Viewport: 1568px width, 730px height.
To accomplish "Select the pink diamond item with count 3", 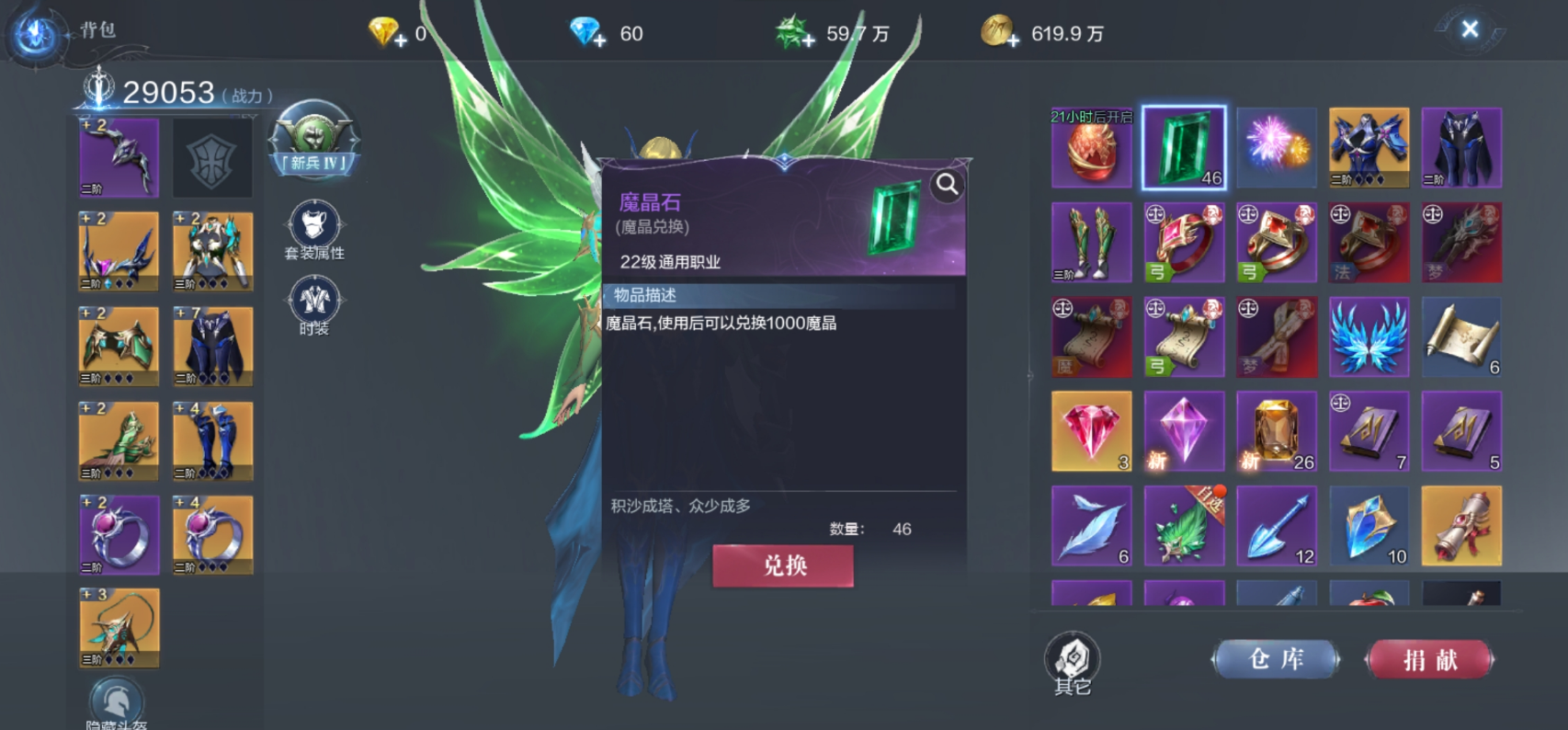I will click(x=1091, y=430).
